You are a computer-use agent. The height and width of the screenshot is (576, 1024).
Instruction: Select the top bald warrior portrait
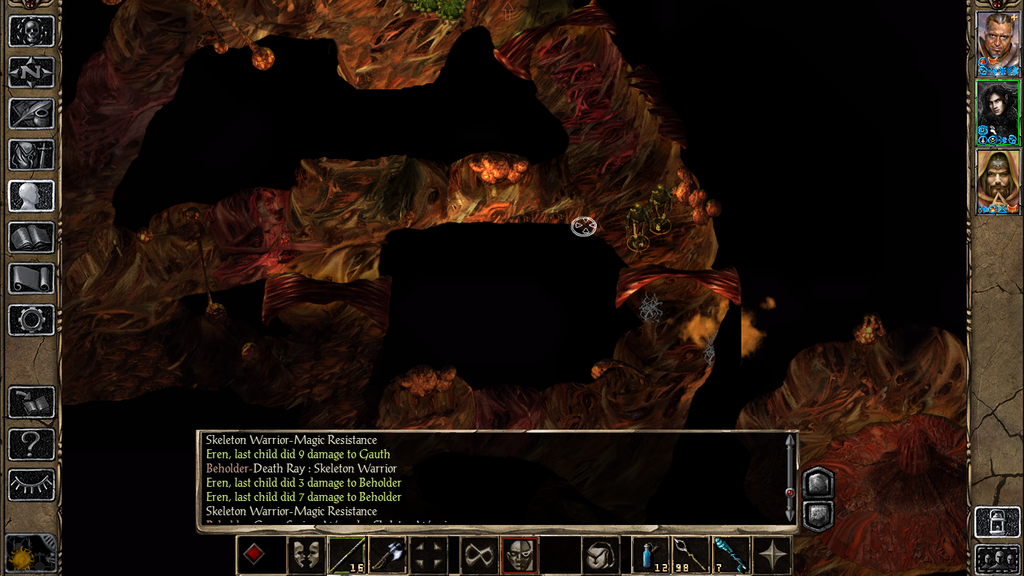coord(997,42)
